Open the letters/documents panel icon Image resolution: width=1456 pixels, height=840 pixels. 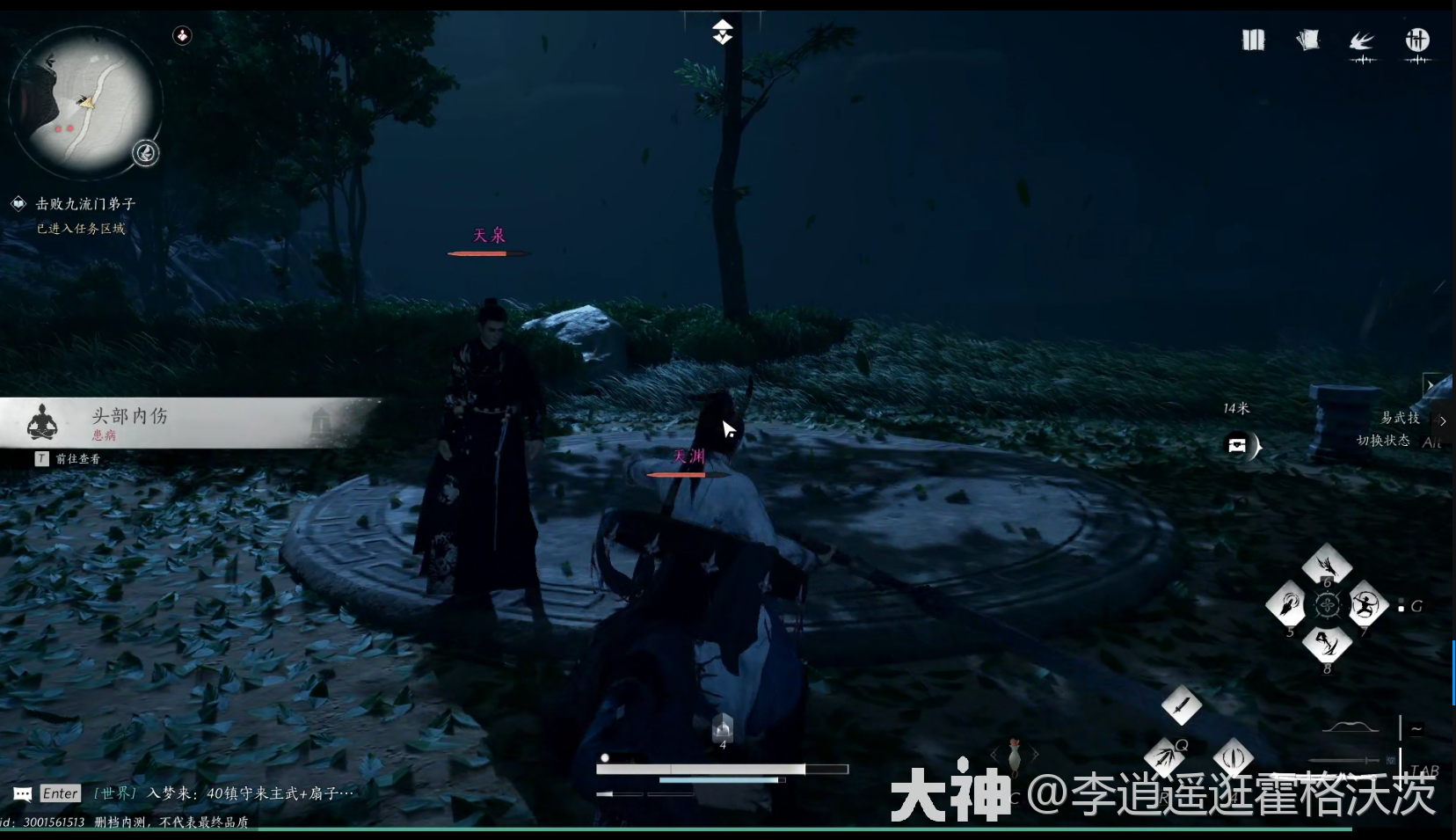[1307, 40]
